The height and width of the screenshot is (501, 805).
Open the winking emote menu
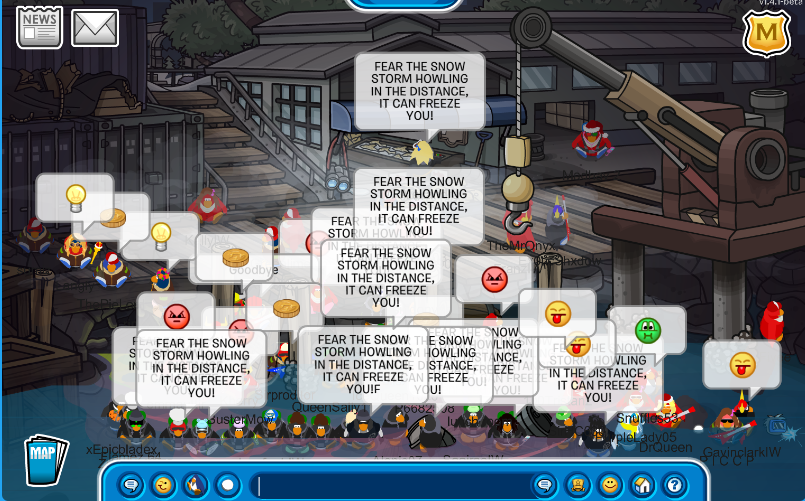click(162, 486)
